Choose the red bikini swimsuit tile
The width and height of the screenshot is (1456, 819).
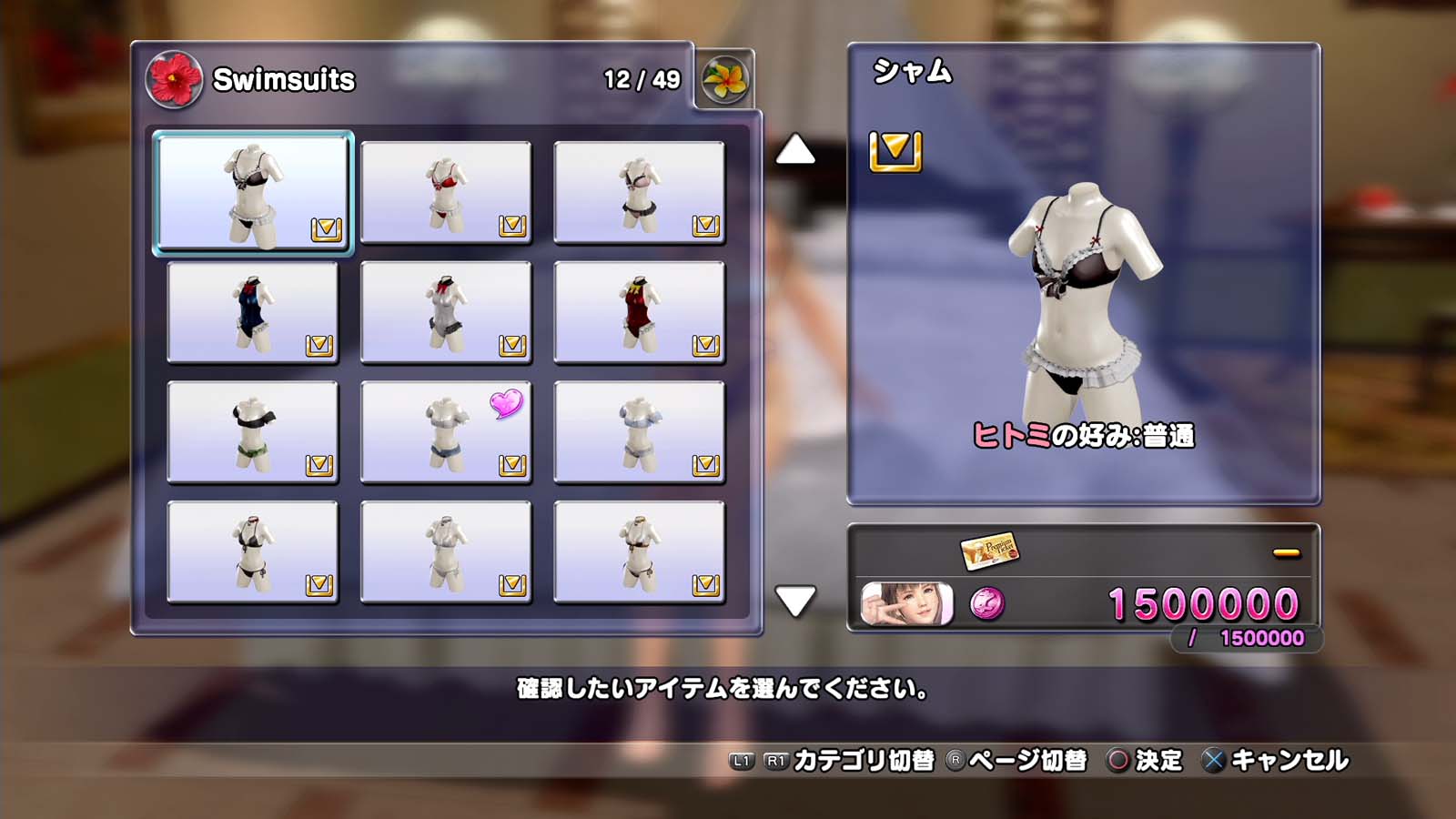446,192
